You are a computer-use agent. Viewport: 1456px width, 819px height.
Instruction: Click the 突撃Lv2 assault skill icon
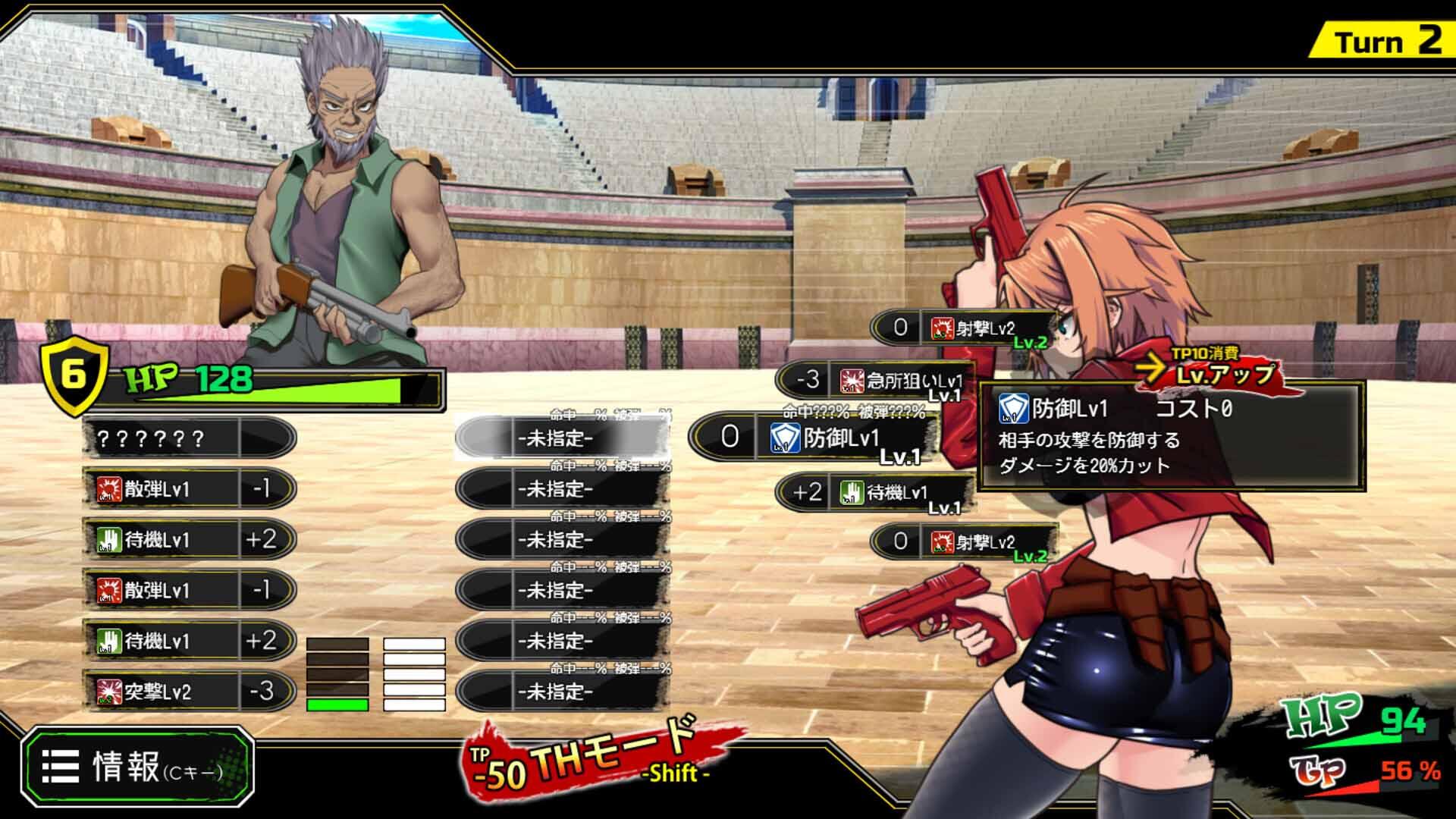point(110,691)
